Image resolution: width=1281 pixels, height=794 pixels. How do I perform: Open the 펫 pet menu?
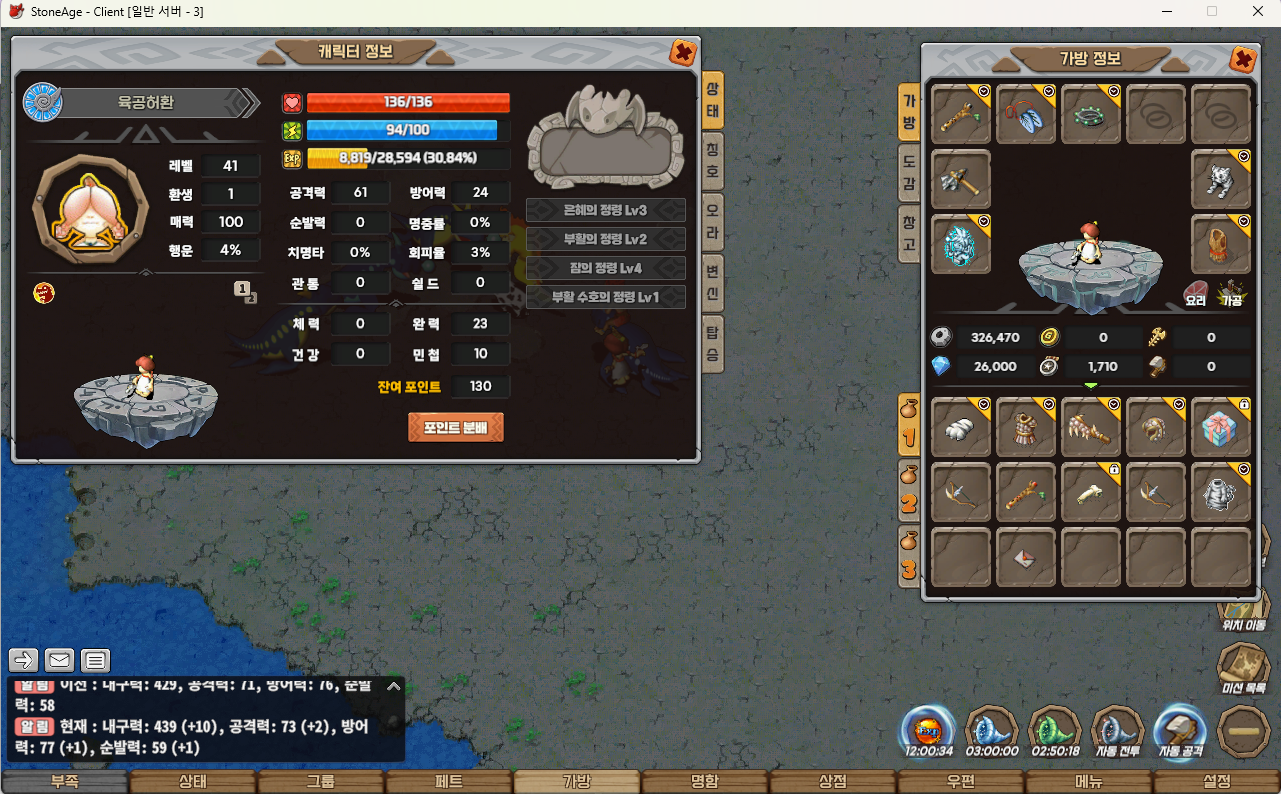pyautogui.click(x=449, y=782)
